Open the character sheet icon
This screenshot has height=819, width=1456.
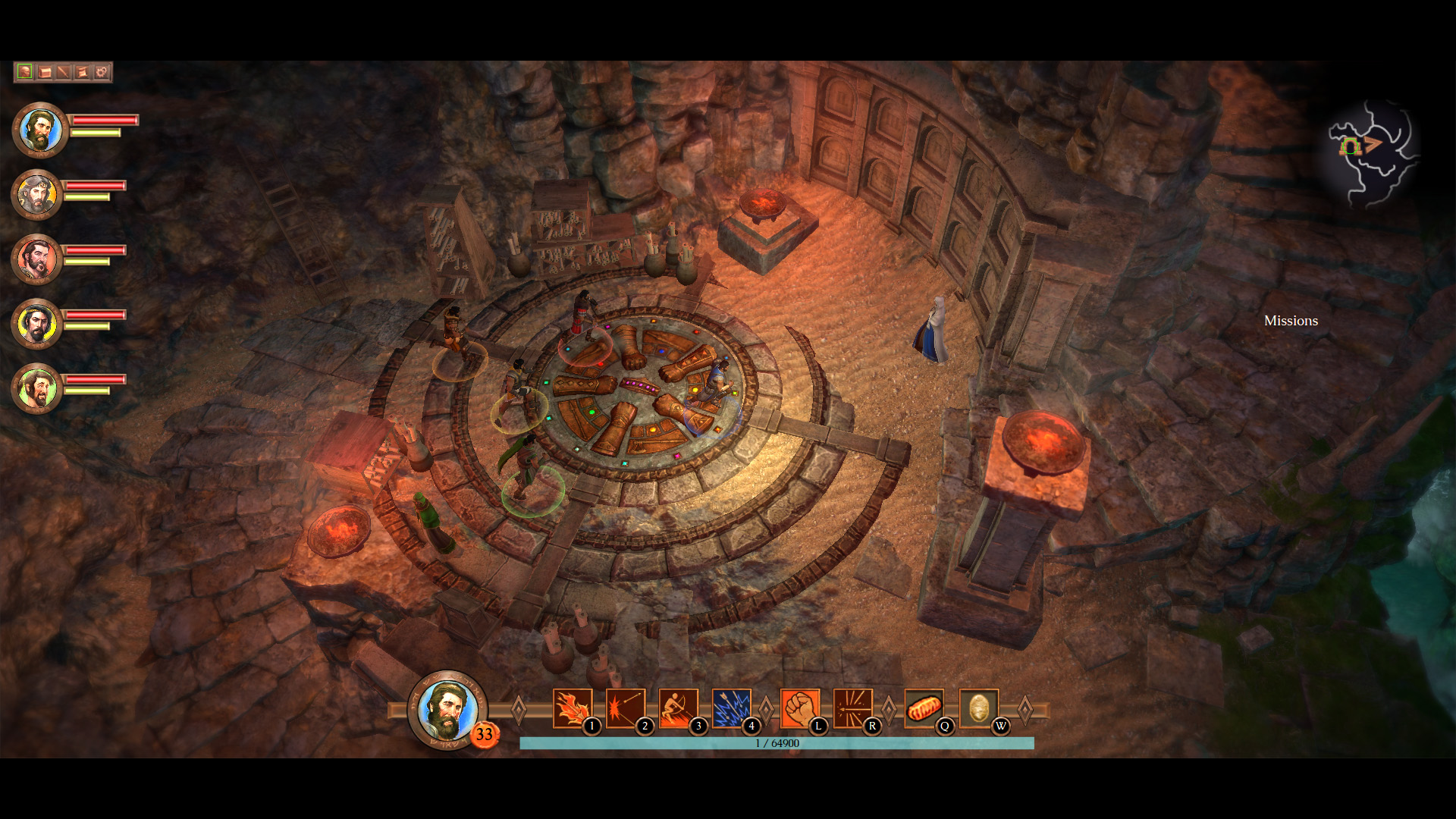click(25, 72)
